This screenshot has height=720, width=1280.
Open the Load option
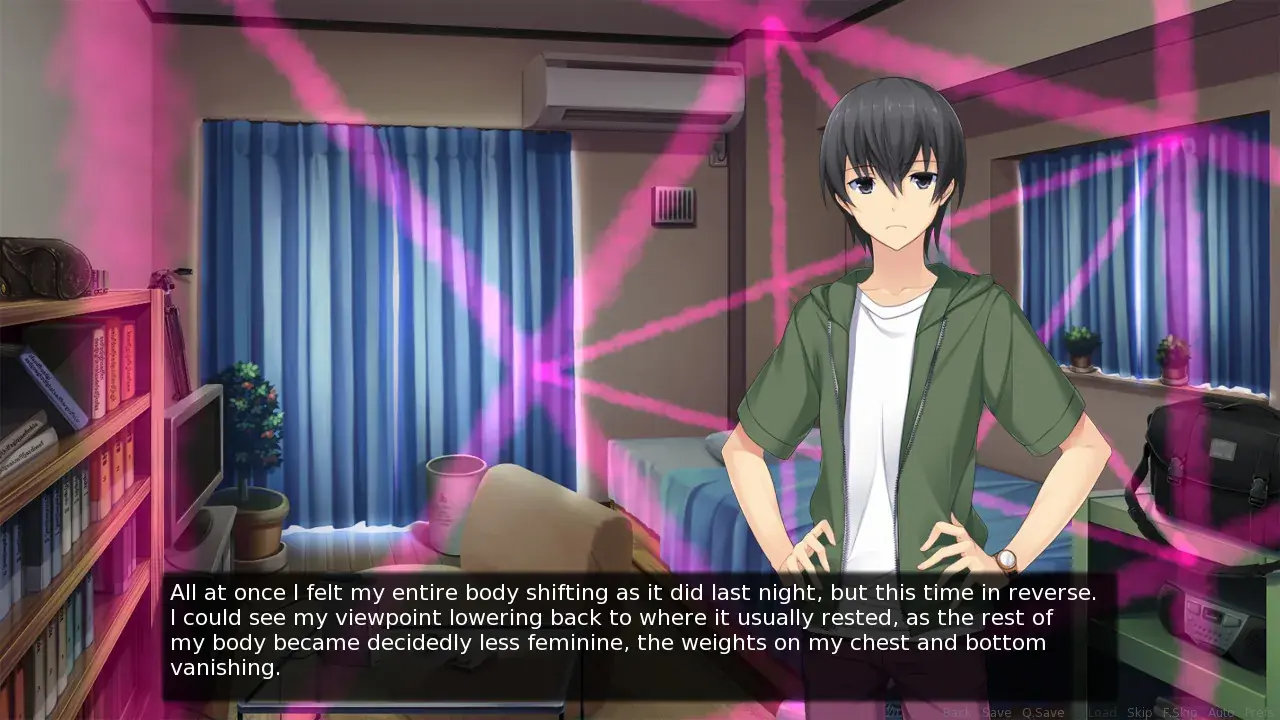point(1101,712)
